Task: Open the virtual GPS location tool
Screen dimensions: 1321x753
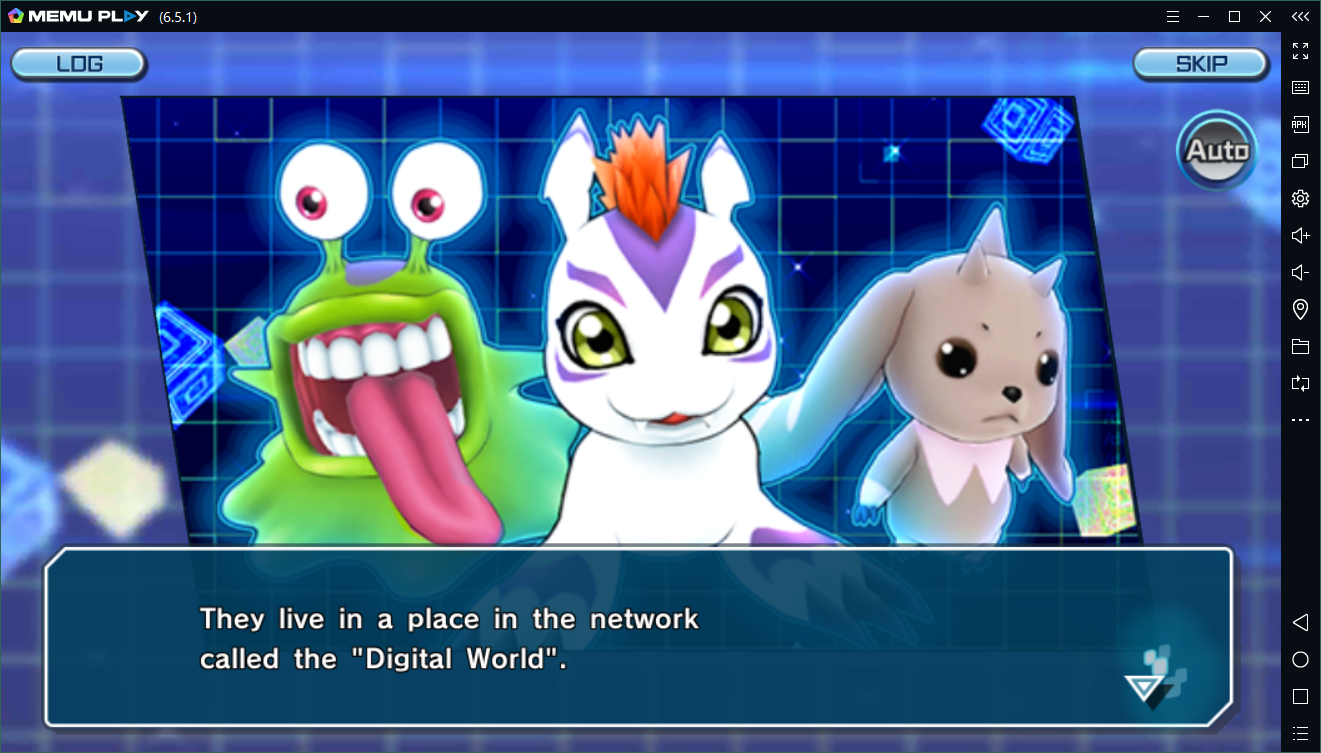Action: [x=1300, y=309]
